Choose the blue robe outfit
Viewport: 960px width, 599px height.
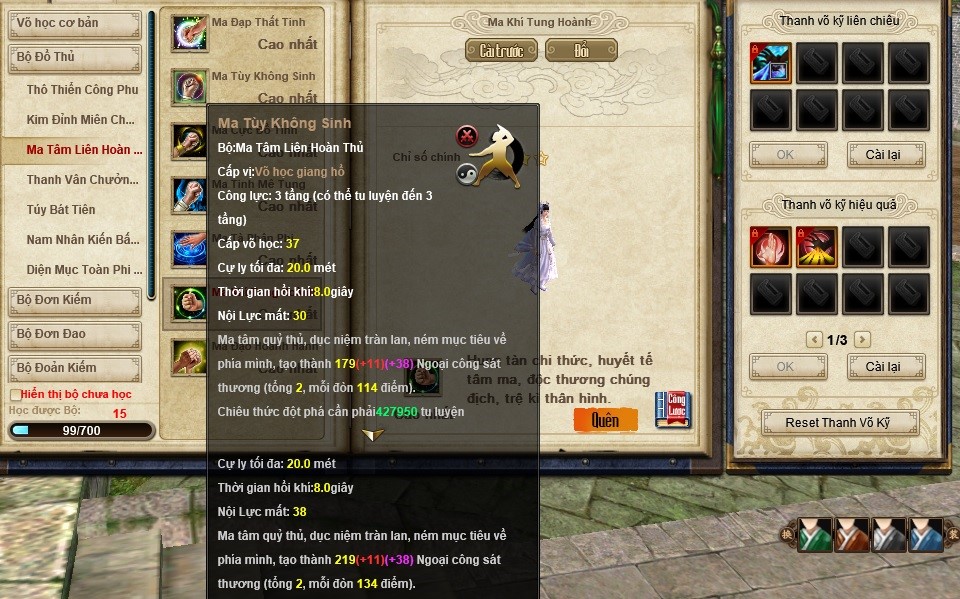926,536
